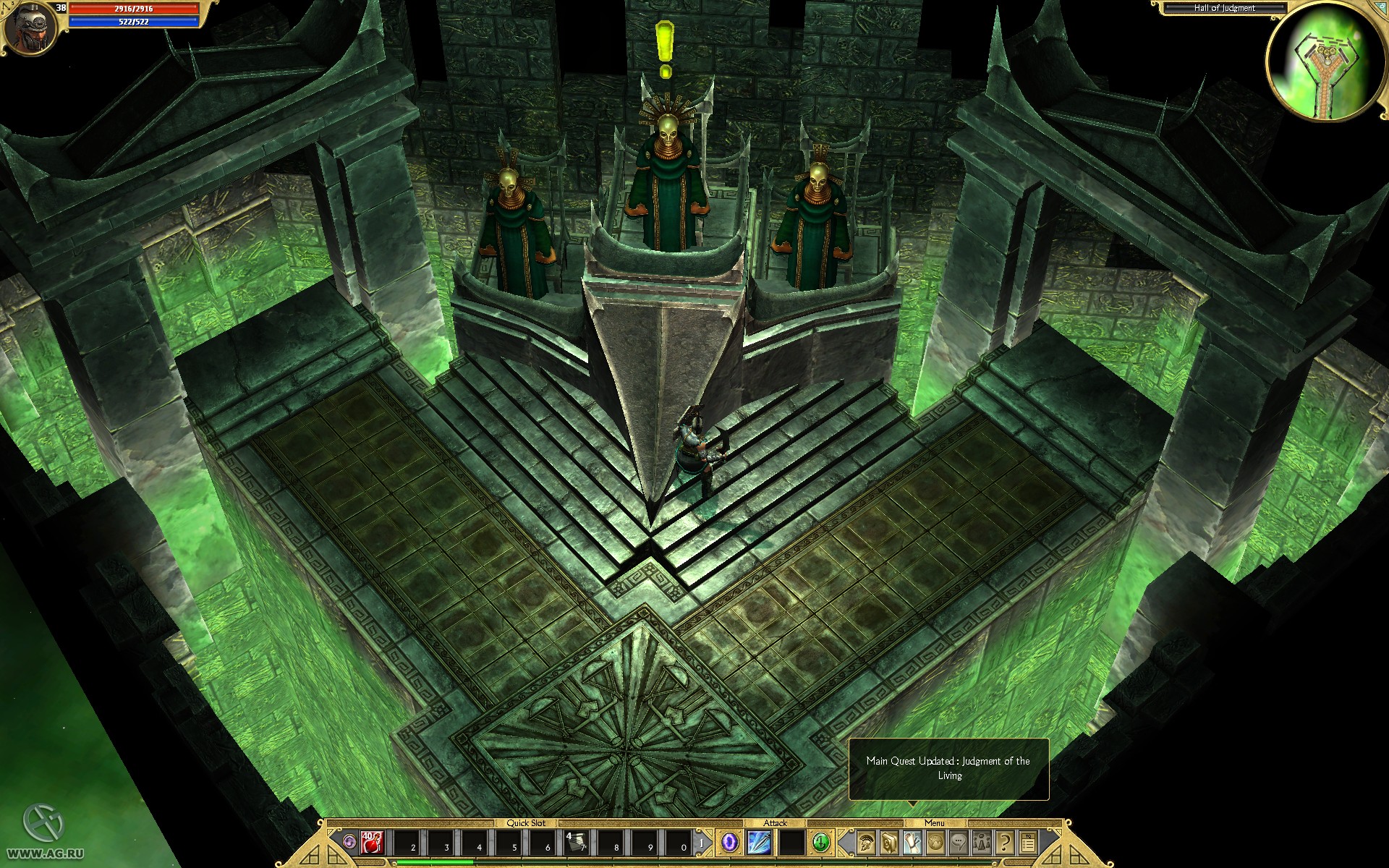
Task: Click the red health potion icon
Action: coord(371,843)
